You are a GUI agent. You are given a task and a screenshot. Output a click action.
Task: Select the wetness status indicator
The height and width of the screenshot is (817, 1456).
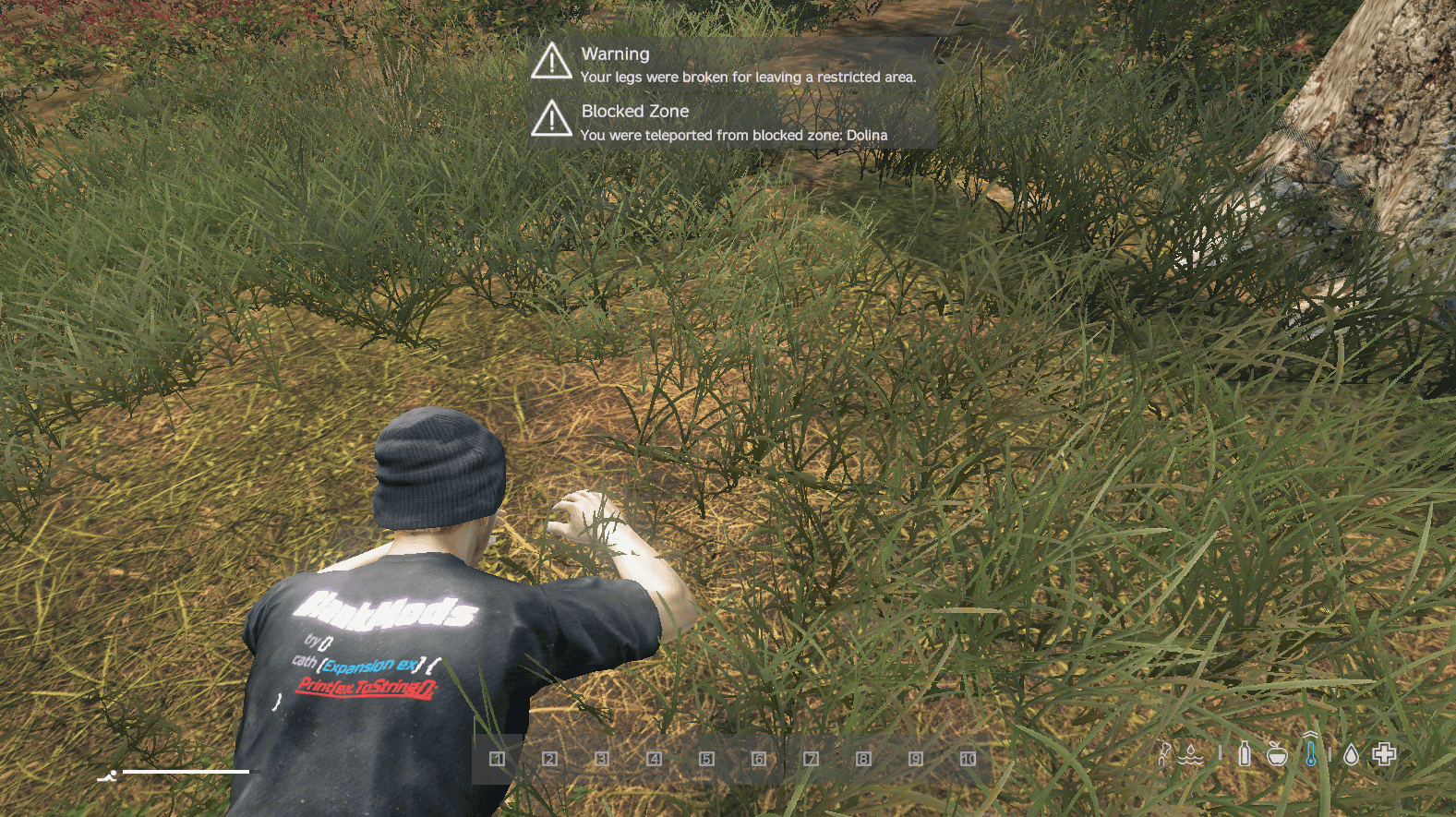pos(1190,755)
